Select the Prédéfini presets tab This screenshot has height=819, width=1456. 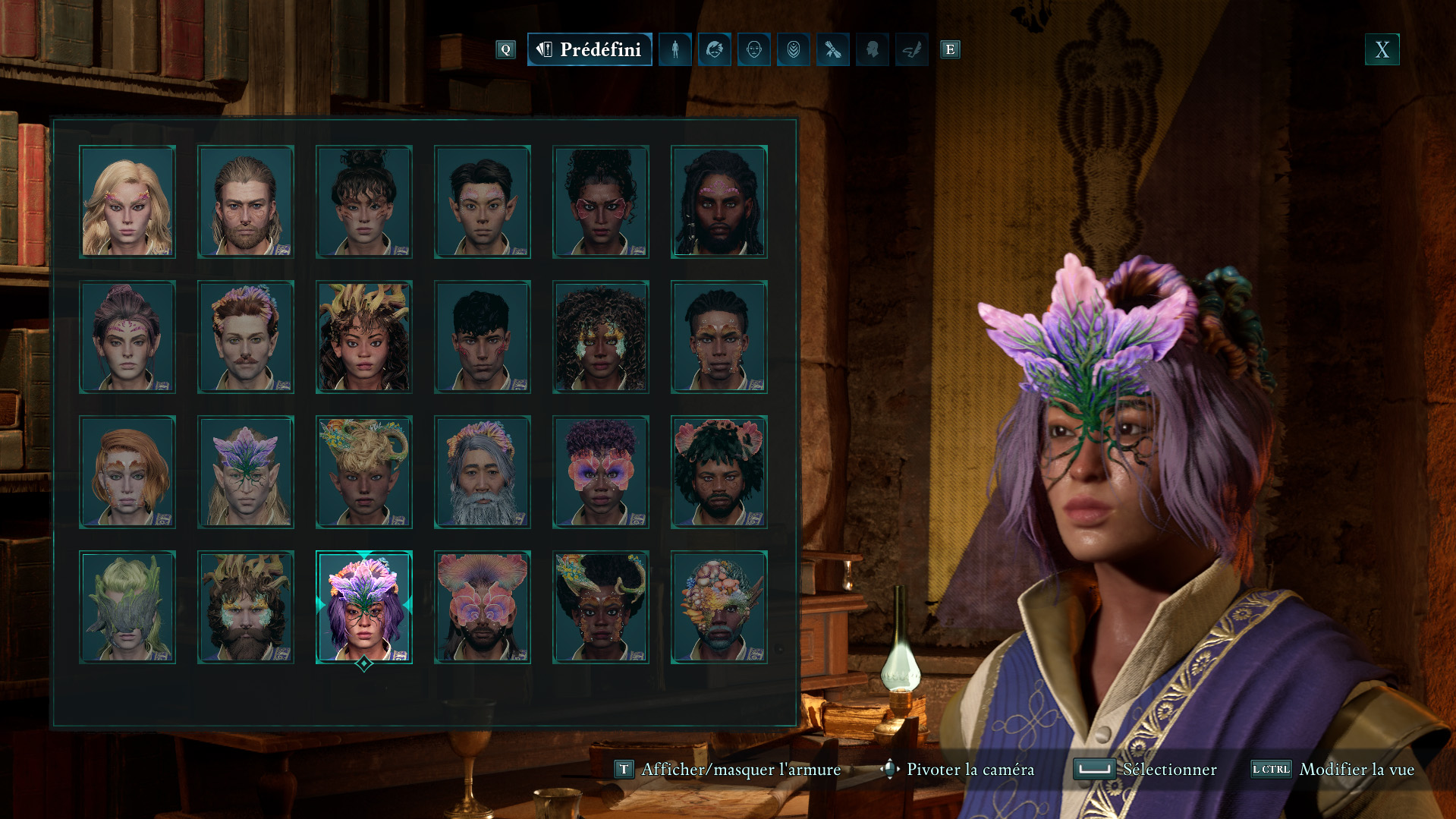tap(590, 50)
